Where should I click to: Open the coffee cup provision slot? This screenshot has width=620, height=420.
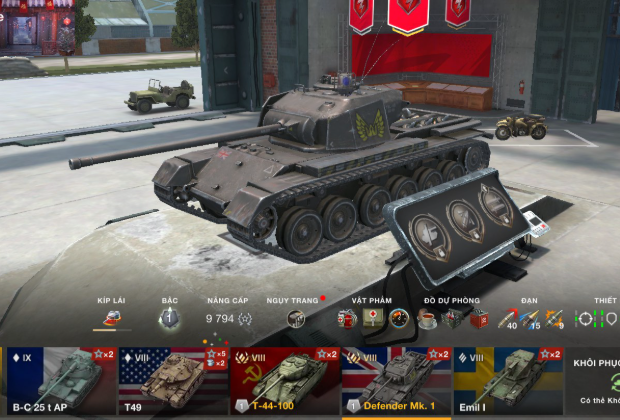pos(427,319)
